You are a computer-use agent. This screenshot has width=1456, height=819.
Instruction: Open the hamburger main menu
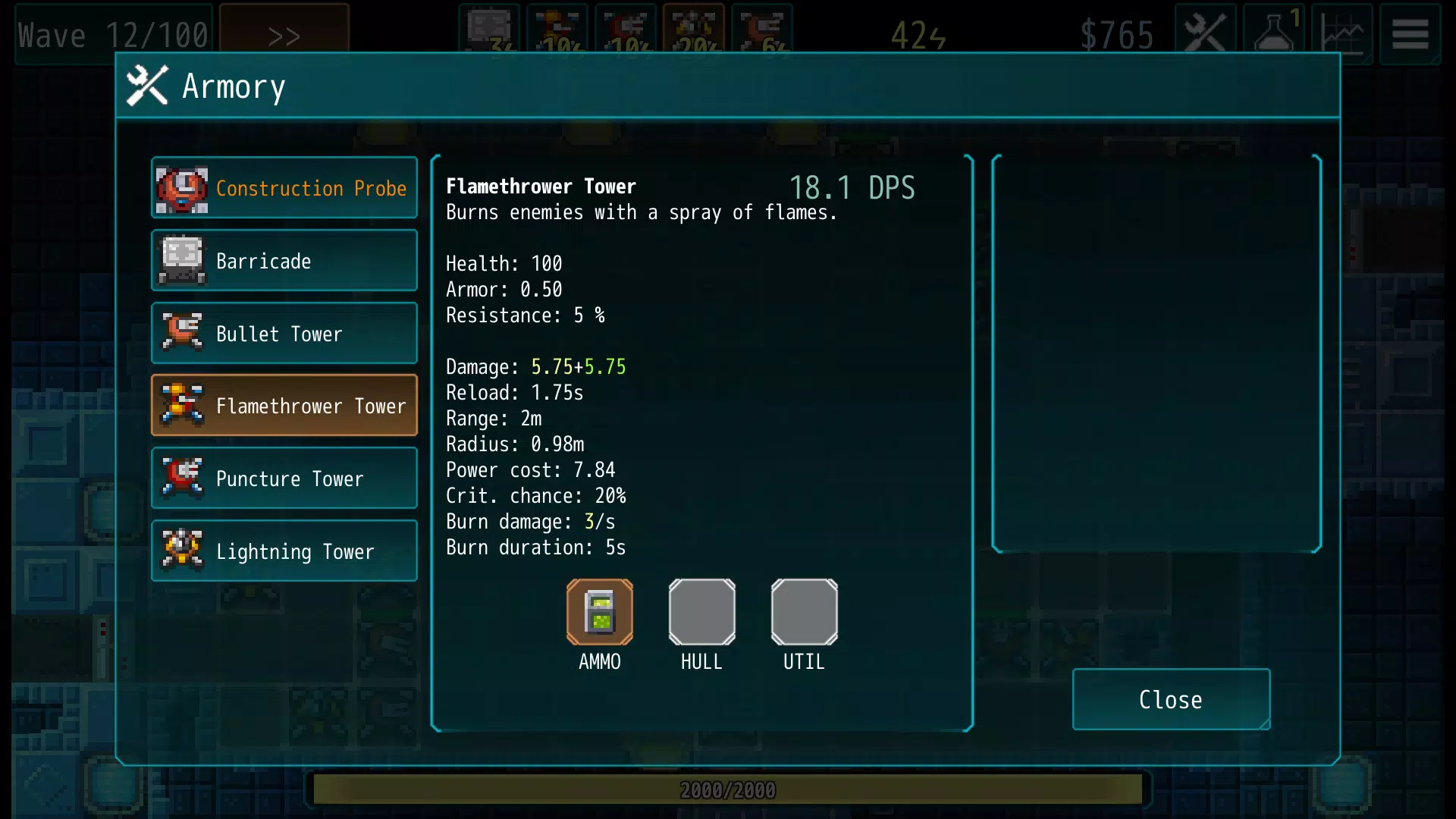point(1410,34)
